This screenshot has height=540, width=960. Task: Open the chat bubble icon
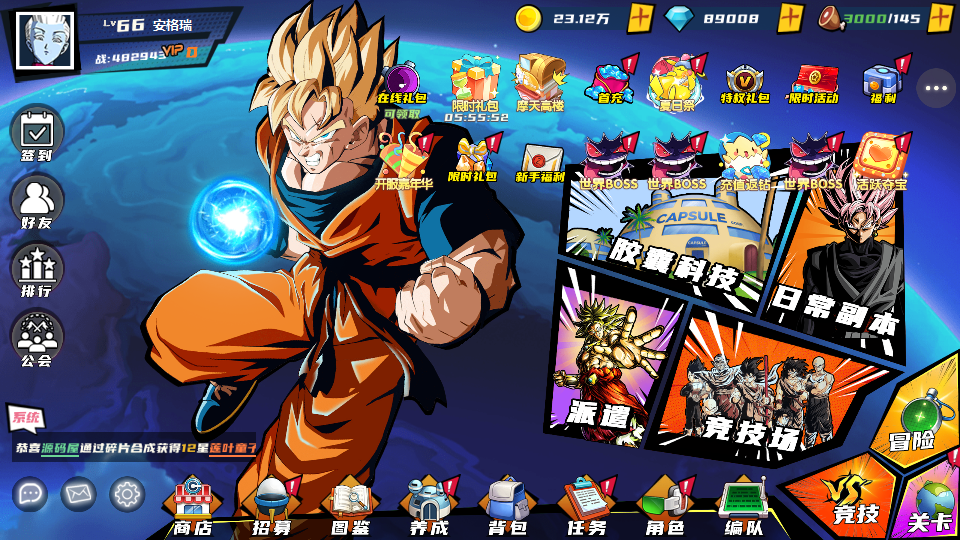[30, 493]
